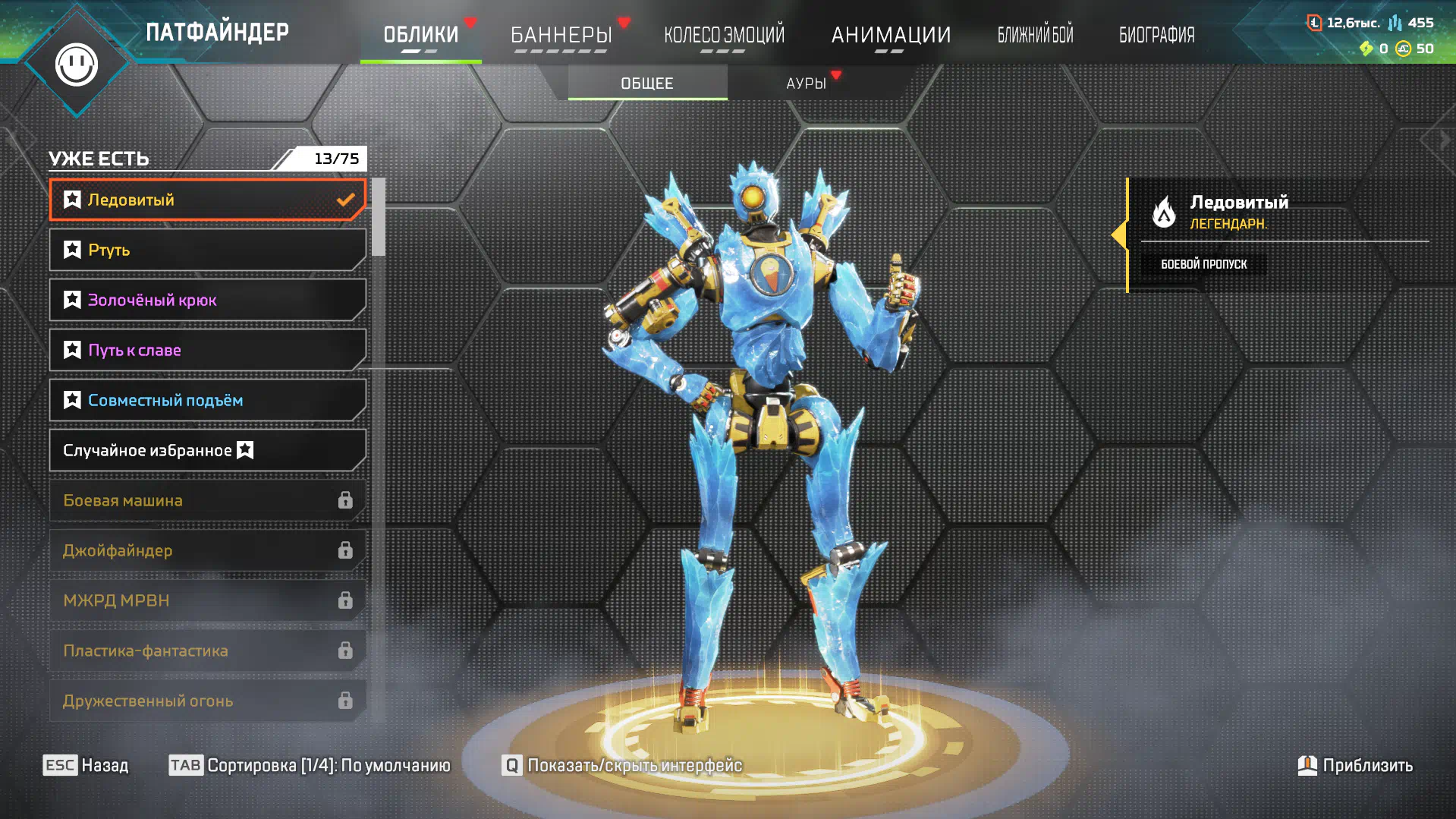Click the smiley face legend emblem

click(x=77, y=65)
